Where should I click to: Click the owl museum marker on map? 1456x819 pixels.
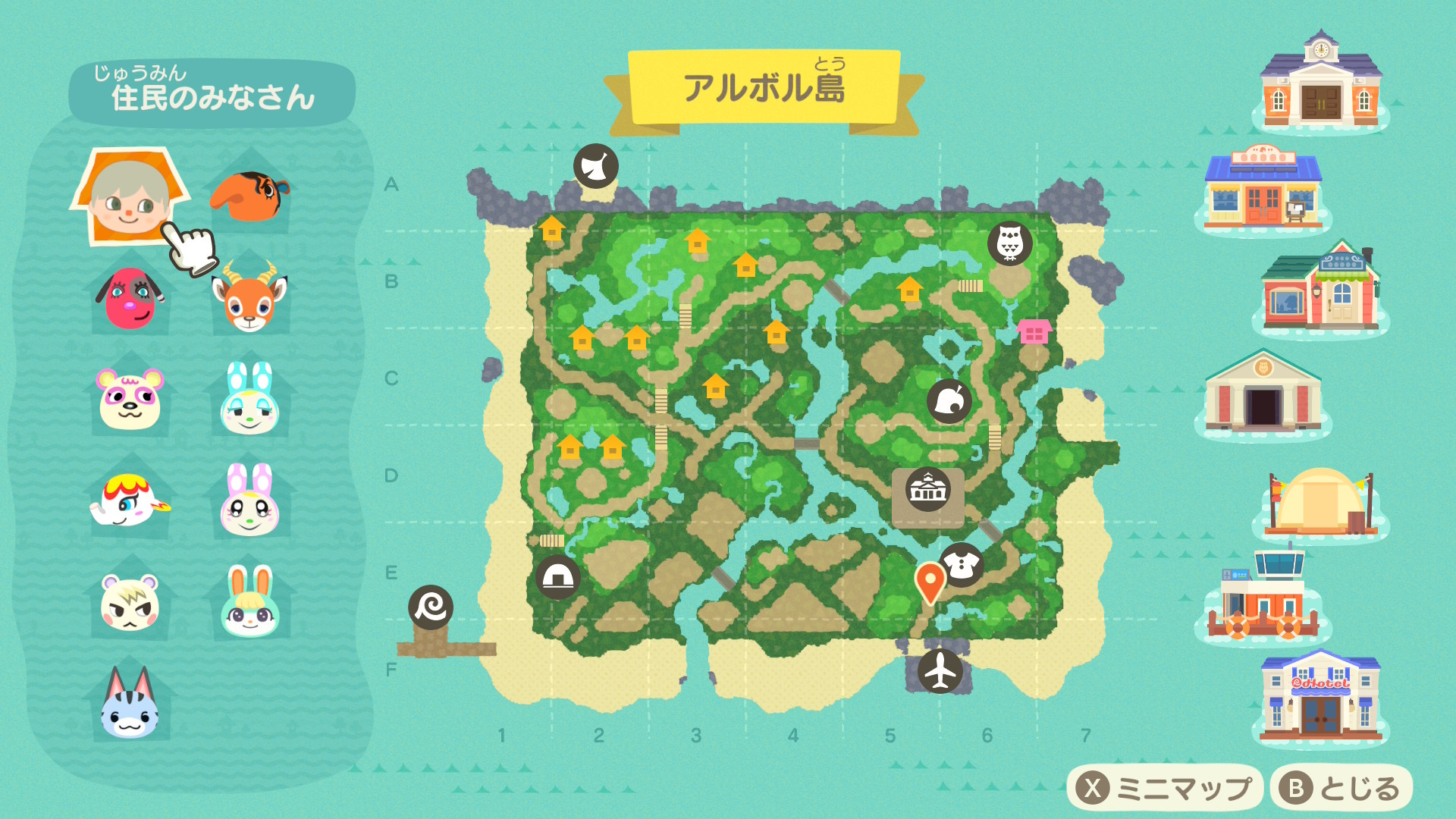tap(1009, 243)
